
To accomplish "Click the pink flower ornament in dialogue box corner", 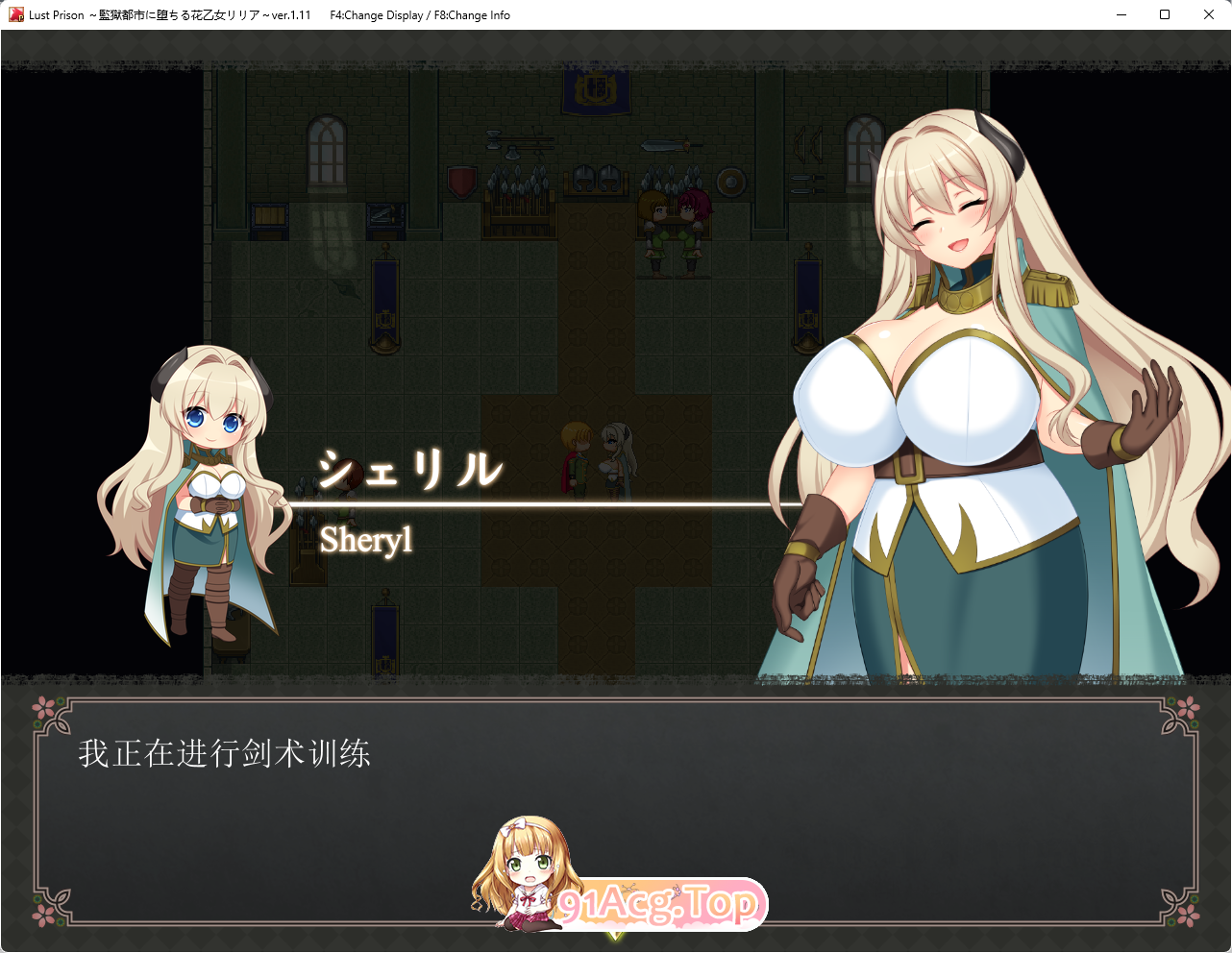I will point(40,708).
